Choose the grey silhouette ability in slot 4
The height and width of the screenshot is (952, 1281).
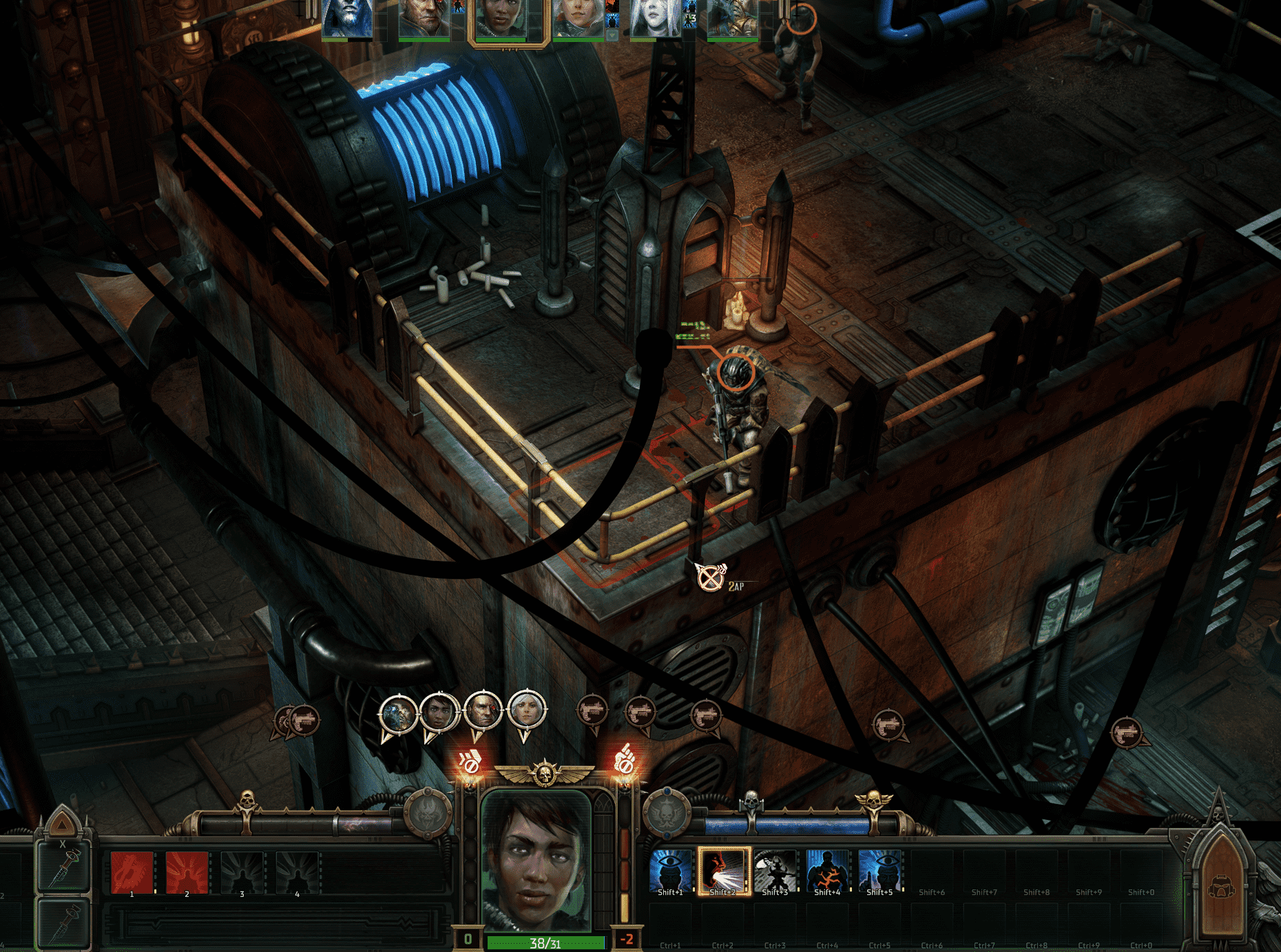(297, 872)
